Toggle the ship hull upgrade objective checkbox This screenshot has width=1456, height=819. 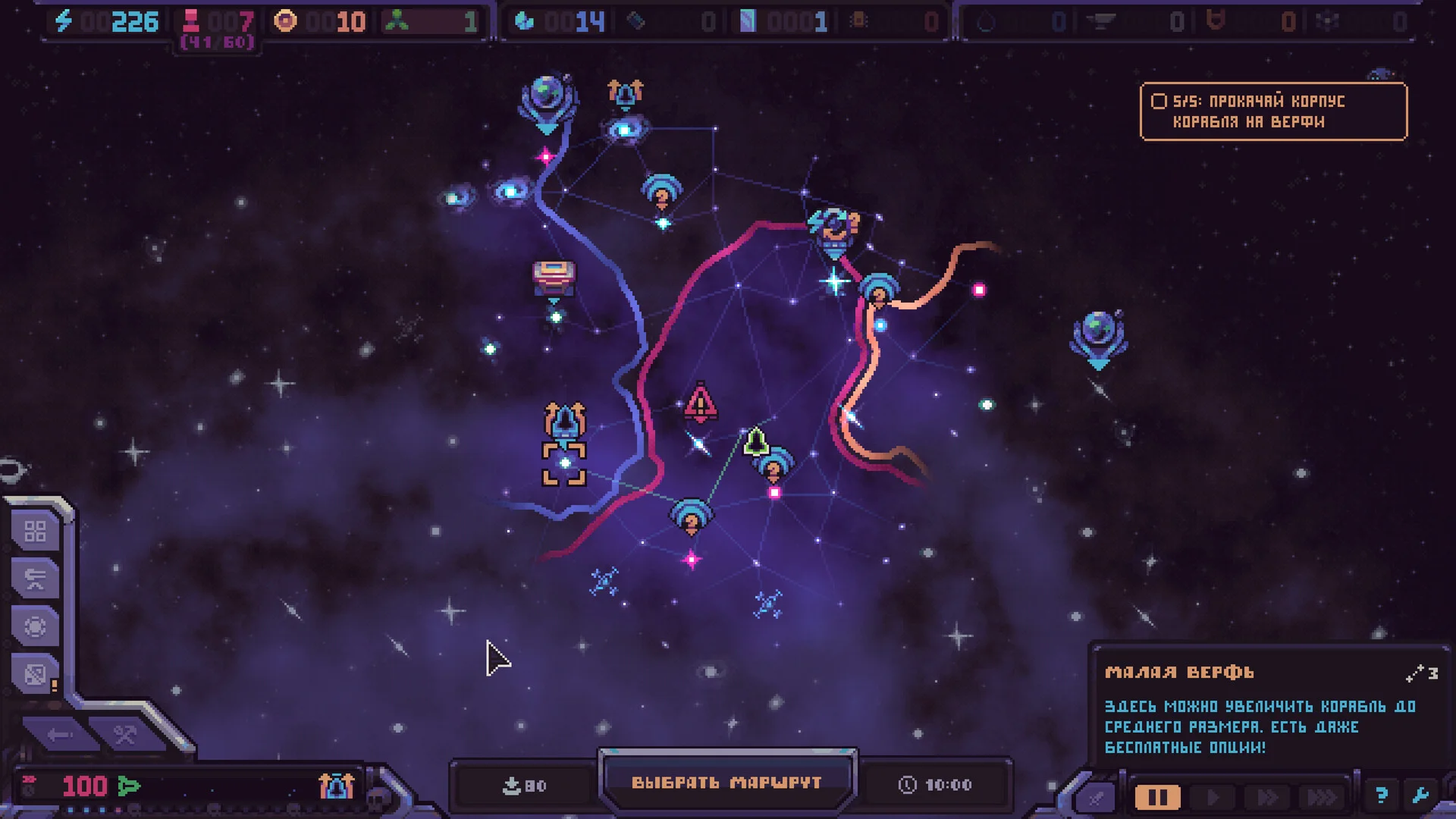(x=1159, y=101)
